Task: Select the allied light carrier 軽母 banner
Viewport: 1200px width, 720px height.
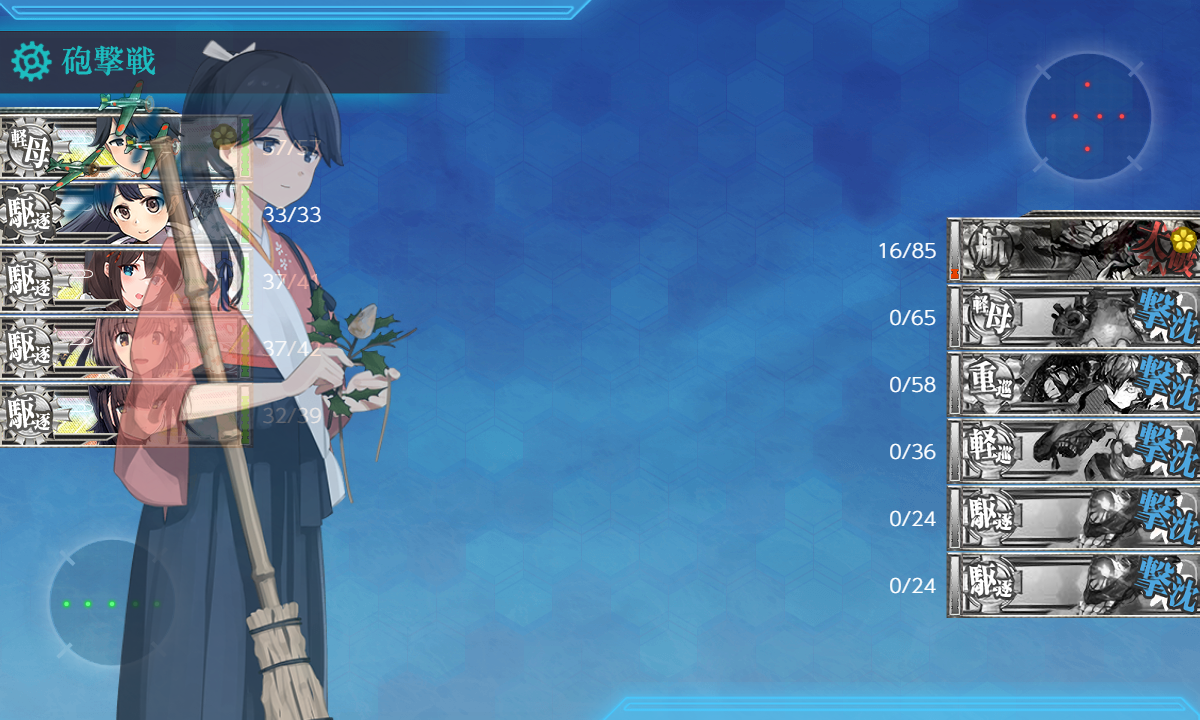Action: pyautogui.click(x=120, y=147)
